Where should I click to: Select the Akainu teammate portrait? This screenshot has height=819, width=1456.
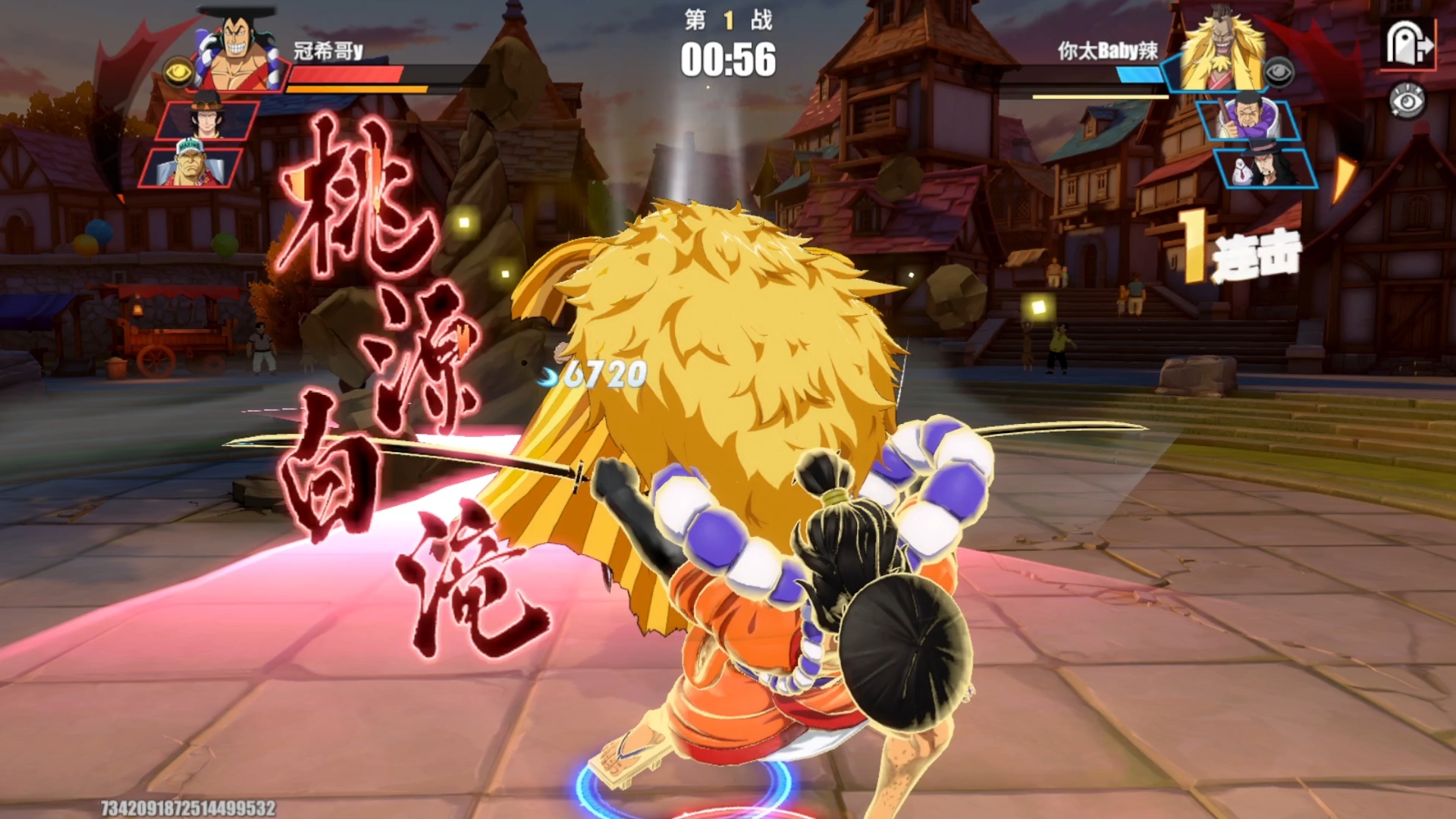tap(191, 165)
